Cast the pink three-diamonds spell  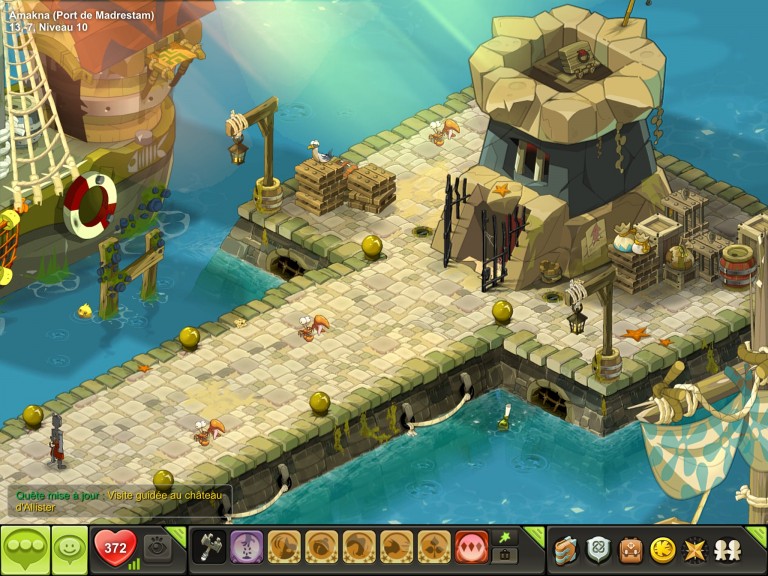(x=471, y=548)
